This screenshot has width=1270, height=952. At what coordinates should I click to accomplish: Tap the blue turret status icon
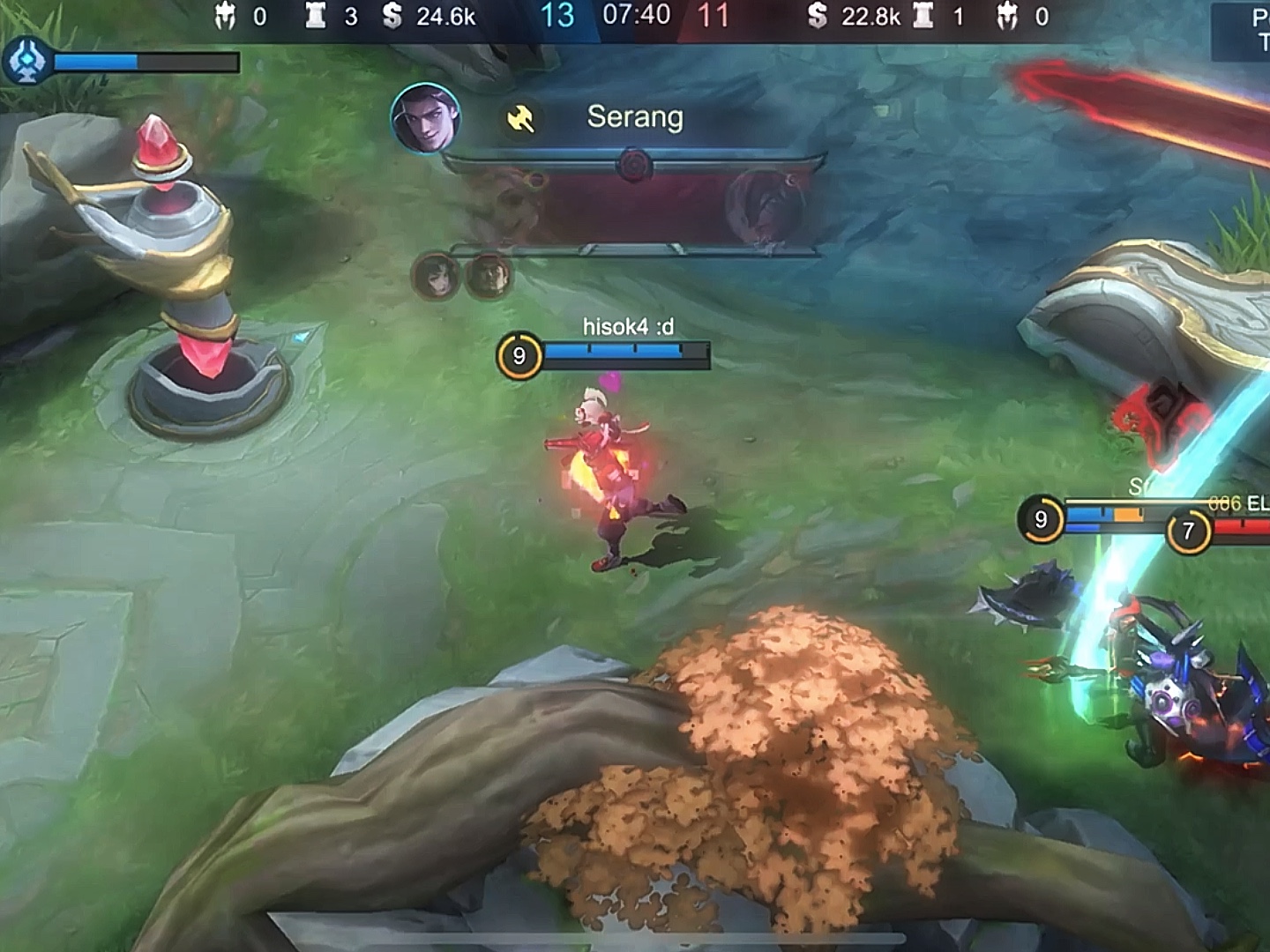point(26,62)
